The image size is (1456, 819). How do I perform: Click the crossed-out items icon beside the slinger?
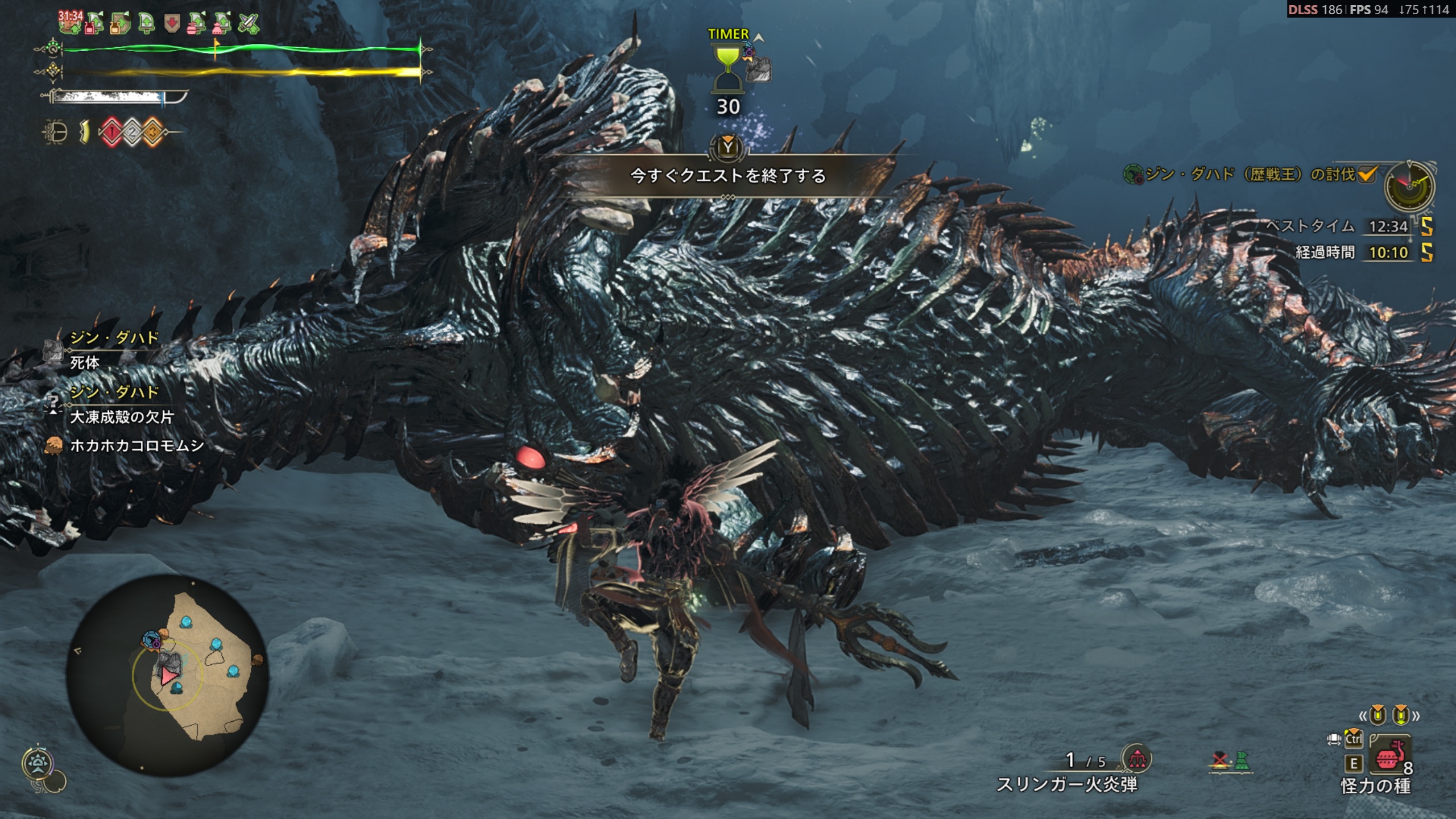pyautogui.click(x=1220, y=760)
